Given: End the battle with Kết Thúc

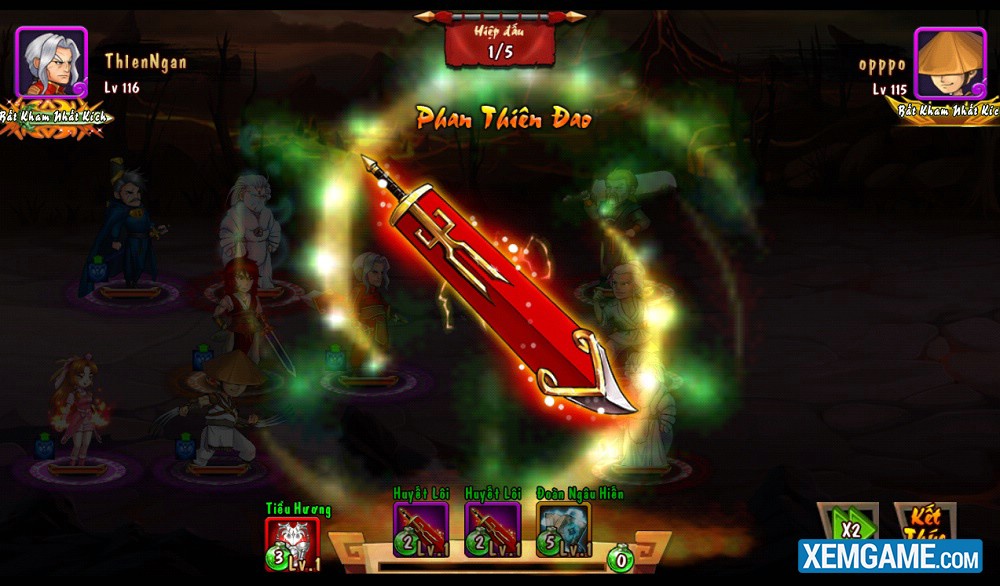Looking at the screenshot, I should click(x=923, y=523).
